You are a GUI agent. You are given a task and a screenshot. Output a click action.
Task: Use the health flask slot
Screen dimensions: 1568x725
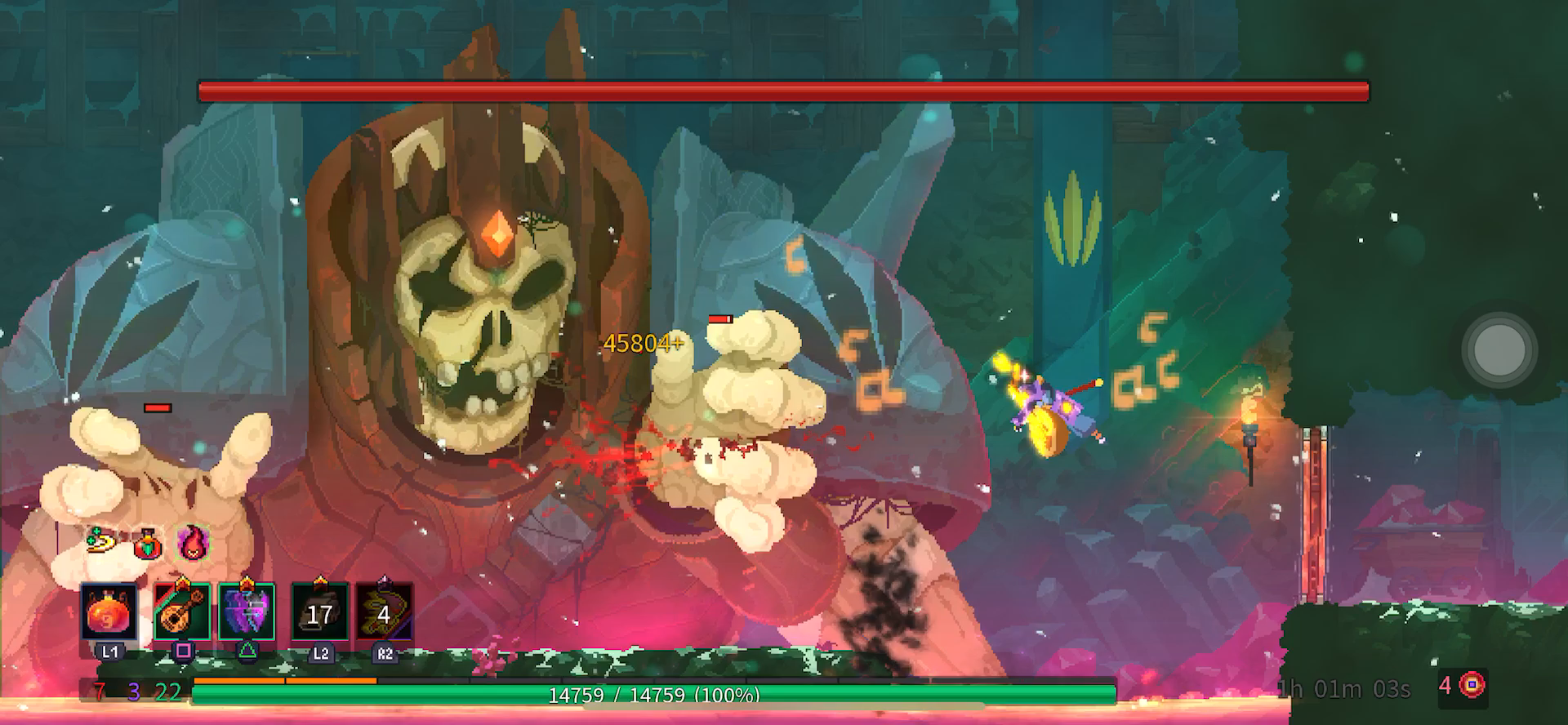tap(109, 612)
